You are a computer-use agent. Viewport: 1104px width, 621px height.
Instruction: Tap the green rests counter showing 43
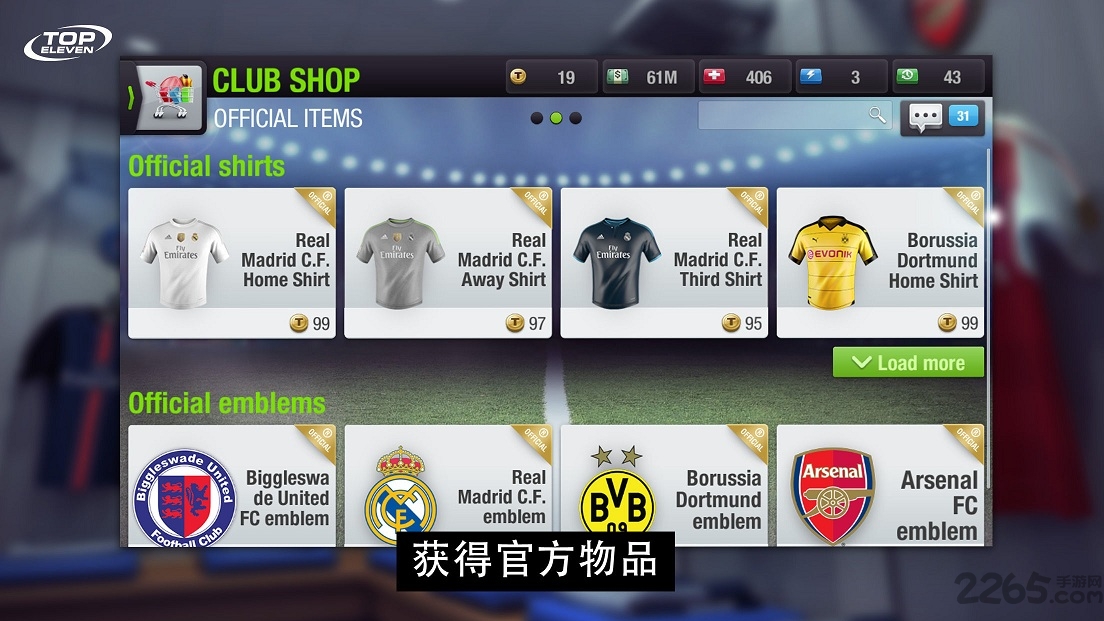click(x=937, y=77)
